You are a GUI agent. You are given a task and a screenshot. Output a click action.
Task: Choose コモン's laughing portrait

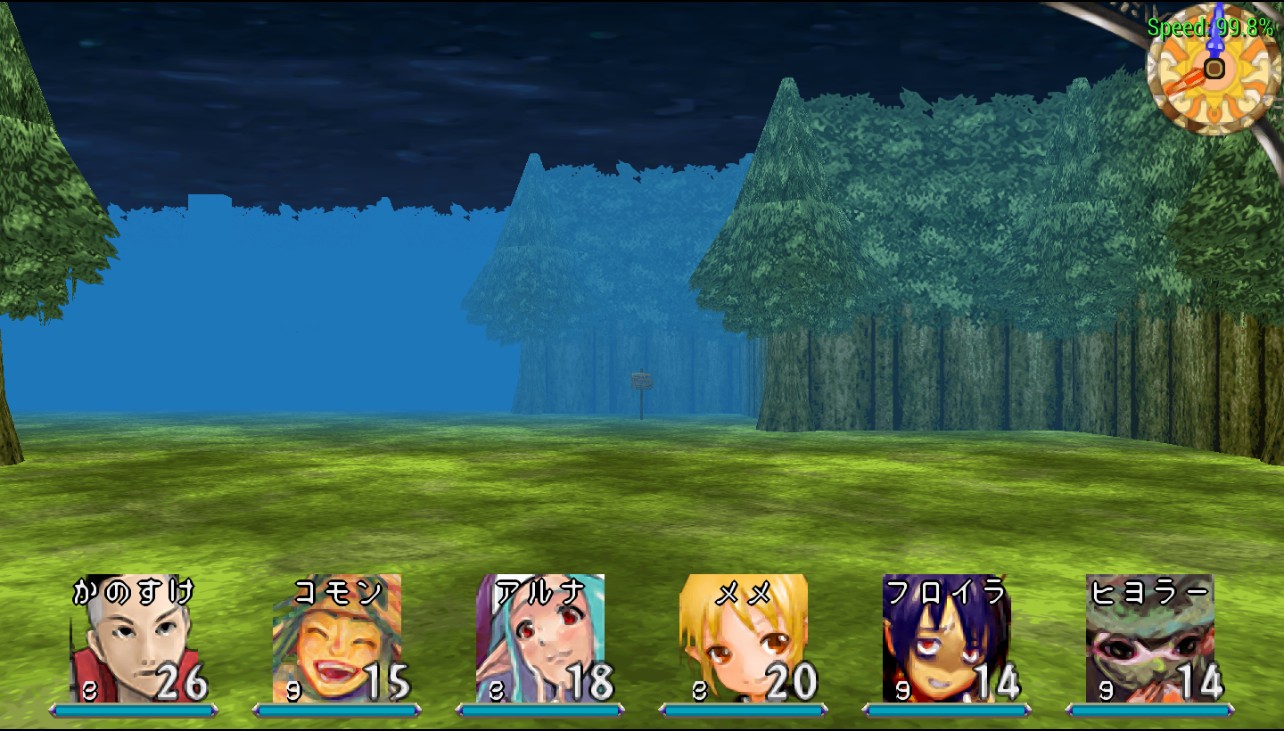(x=337, y=638)
